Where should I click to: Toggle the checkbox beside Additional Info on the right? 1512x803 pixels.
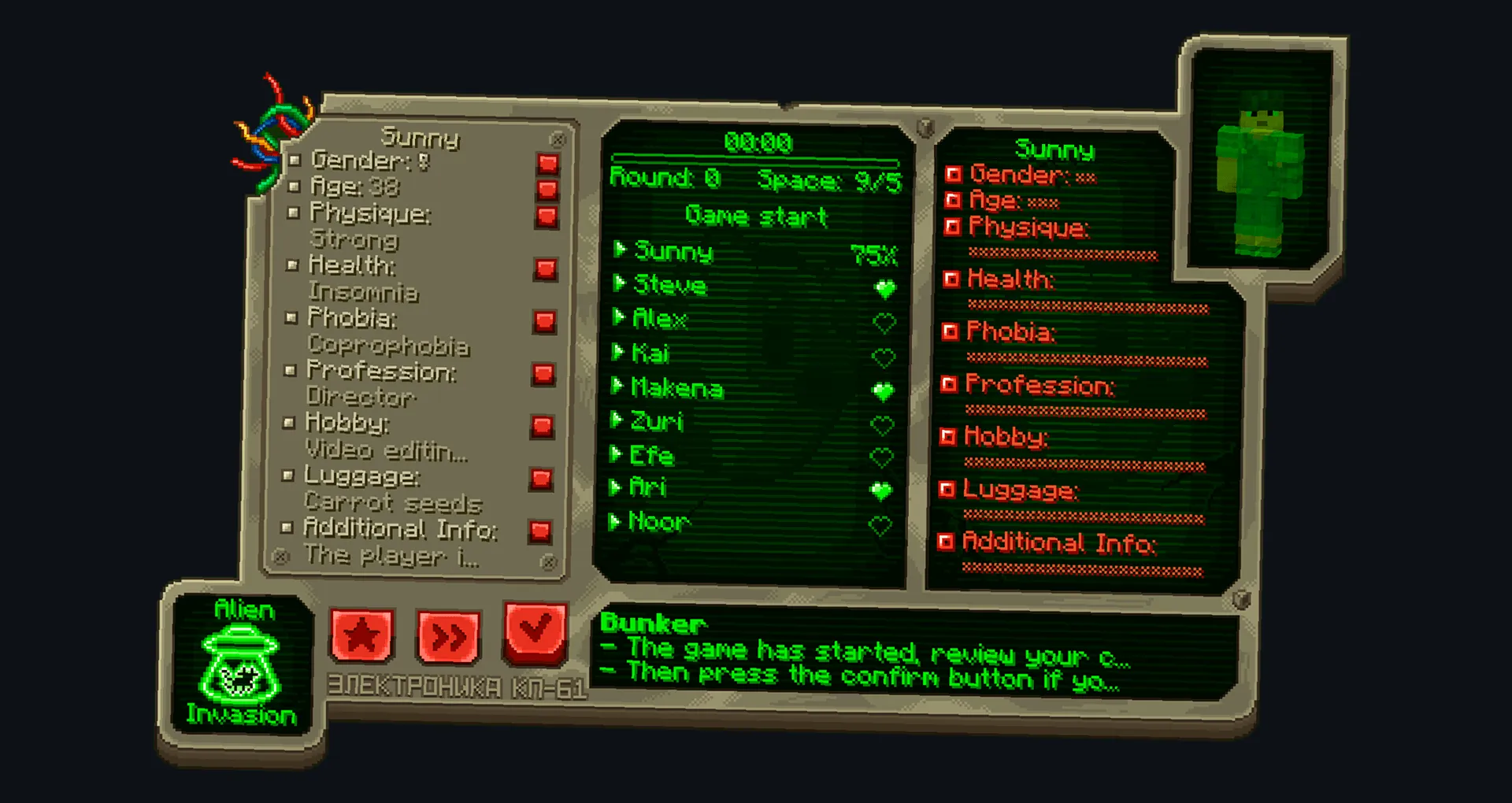pos(947,542)
